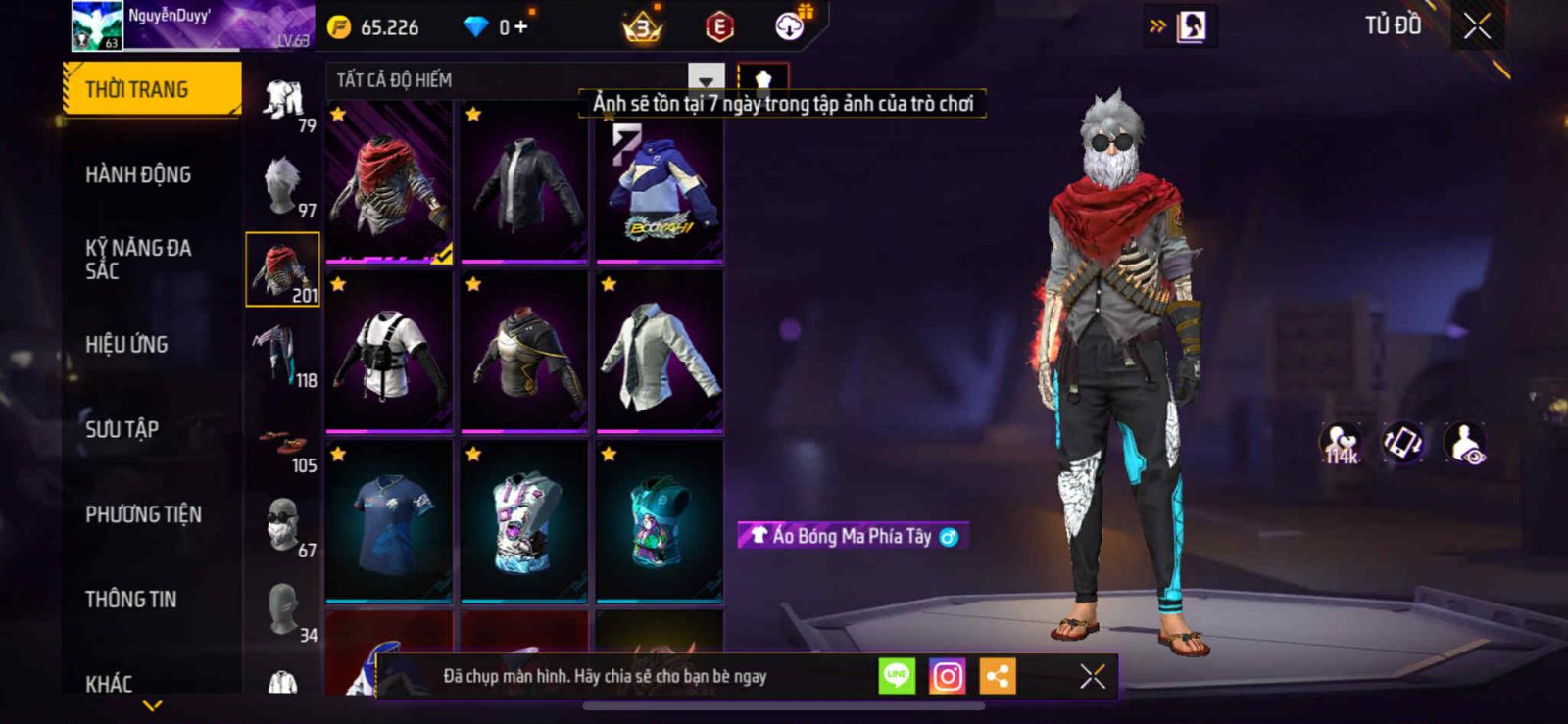
Task: Switch to the Hành Động section
Action: click(x=138, y=175)
